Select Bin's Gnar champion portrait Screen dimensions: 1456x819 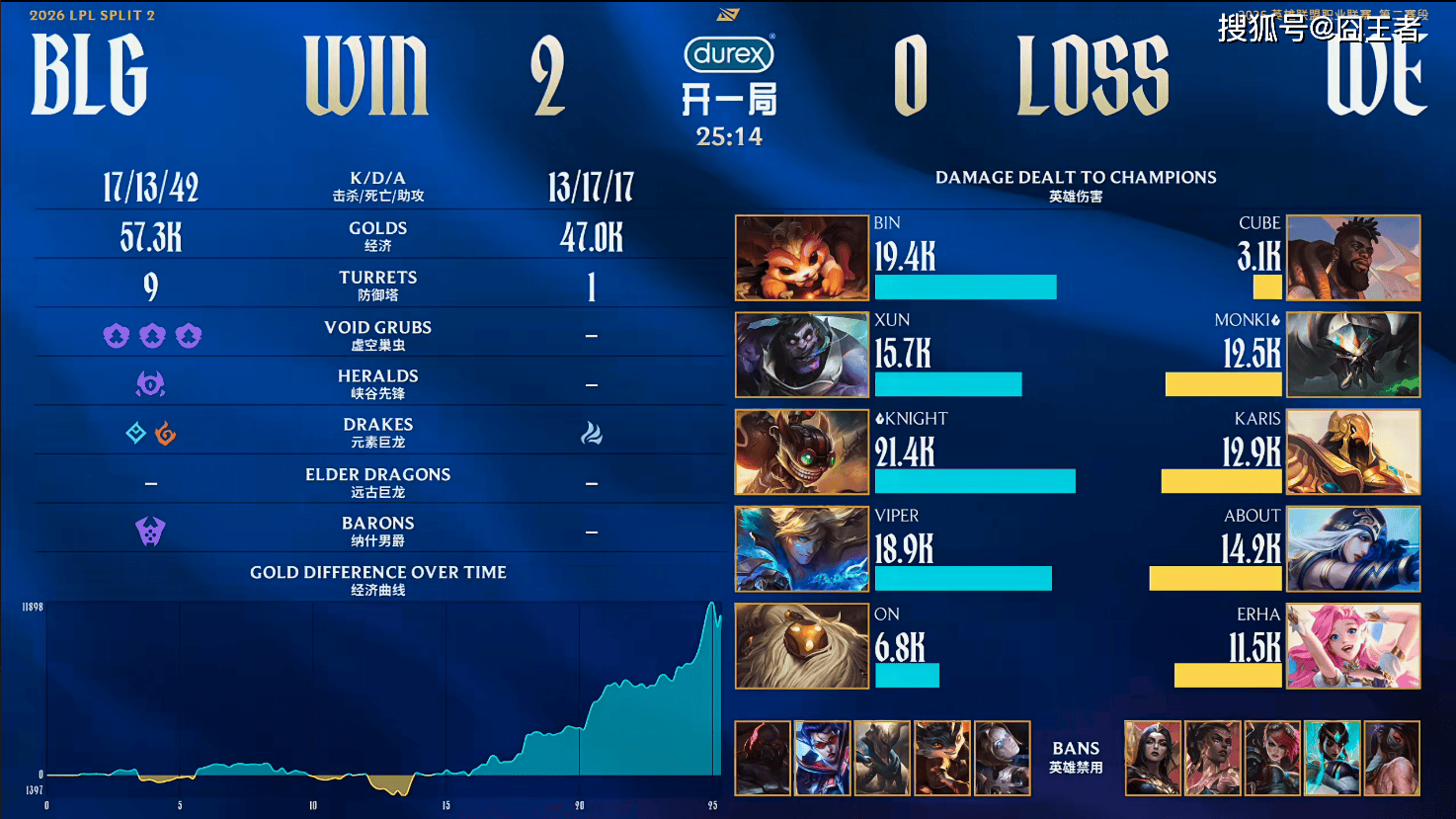tap(801, 258)
